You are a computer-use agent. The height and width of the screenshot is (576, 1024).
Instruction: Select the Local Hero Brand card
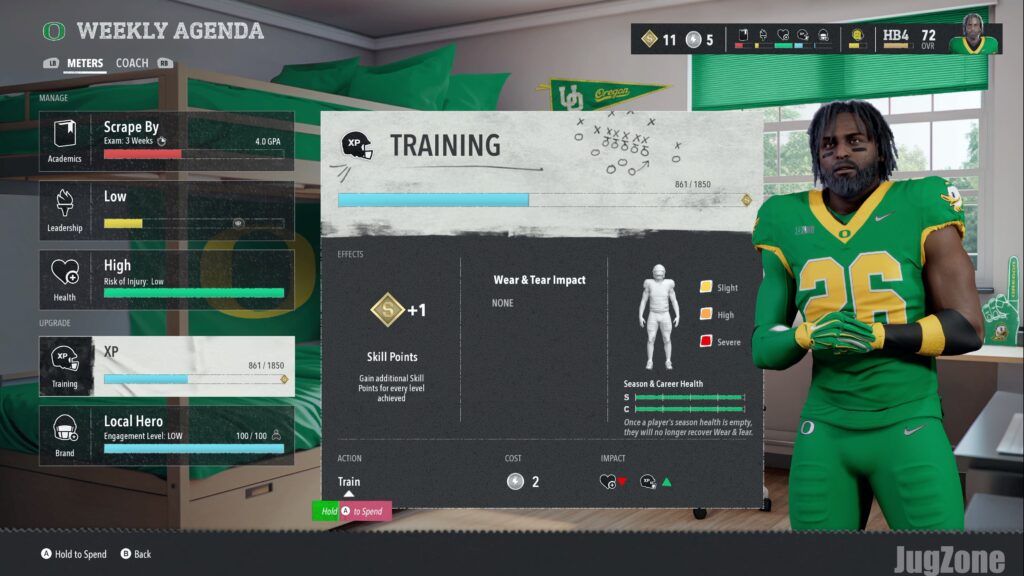coord(166,435)
